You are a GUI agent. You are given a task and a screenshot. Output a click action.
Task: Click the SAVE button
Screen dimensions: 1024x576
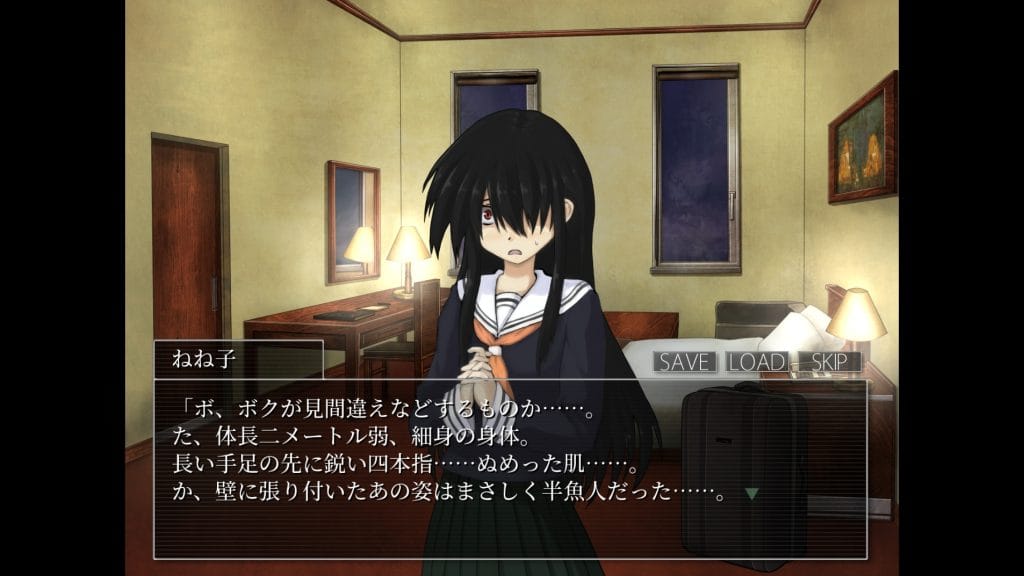pyautogui.click(x=684, y=362)
